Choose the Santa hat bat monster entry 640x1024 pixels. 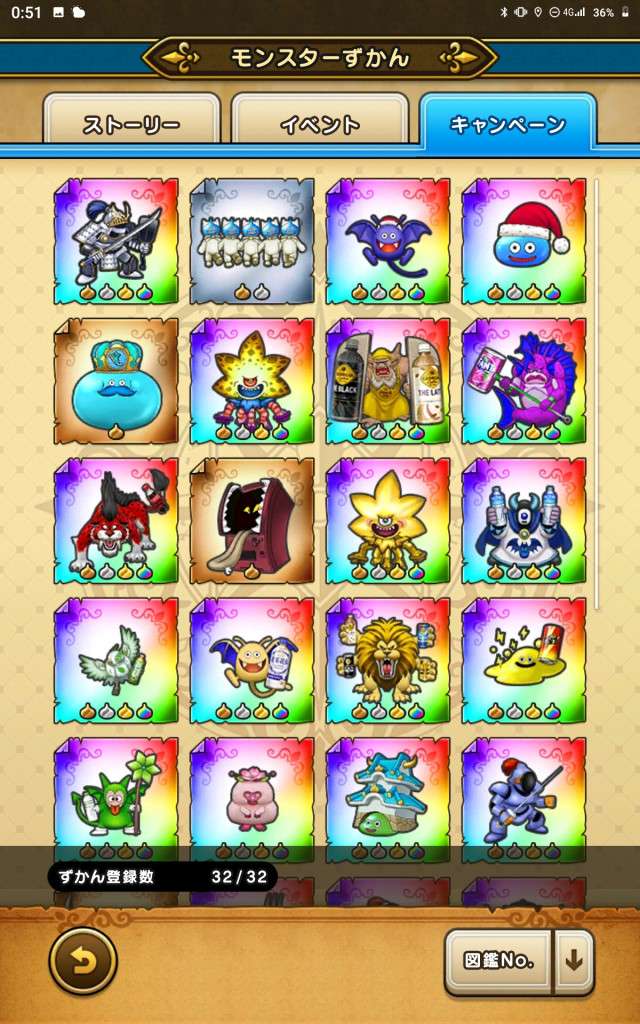tap(388, 241)
